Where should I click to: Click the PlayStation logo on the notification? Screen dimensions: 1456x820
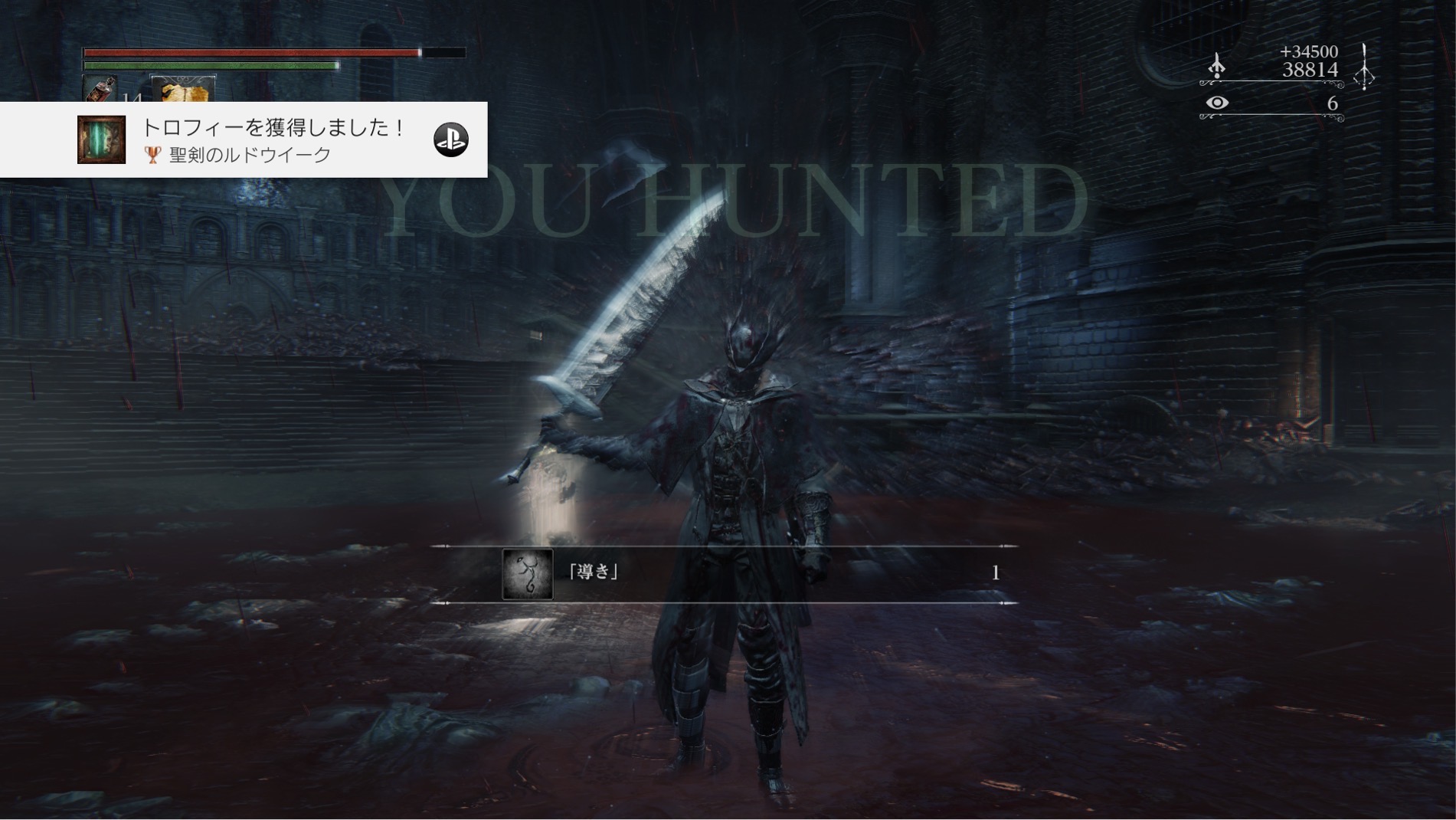(450, 139)
